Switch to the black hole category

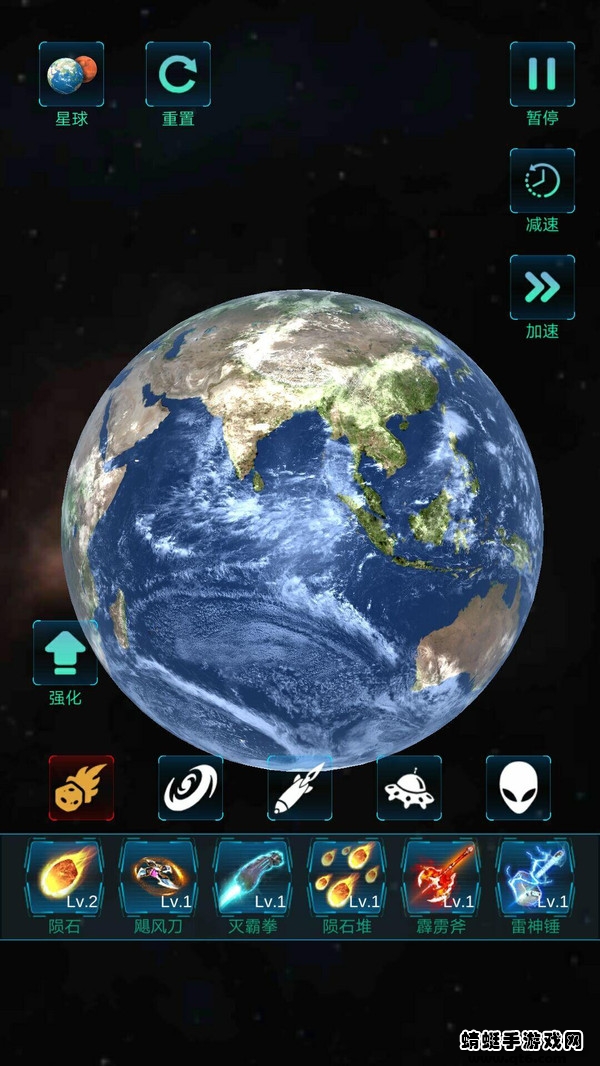[x=190, y=788]
